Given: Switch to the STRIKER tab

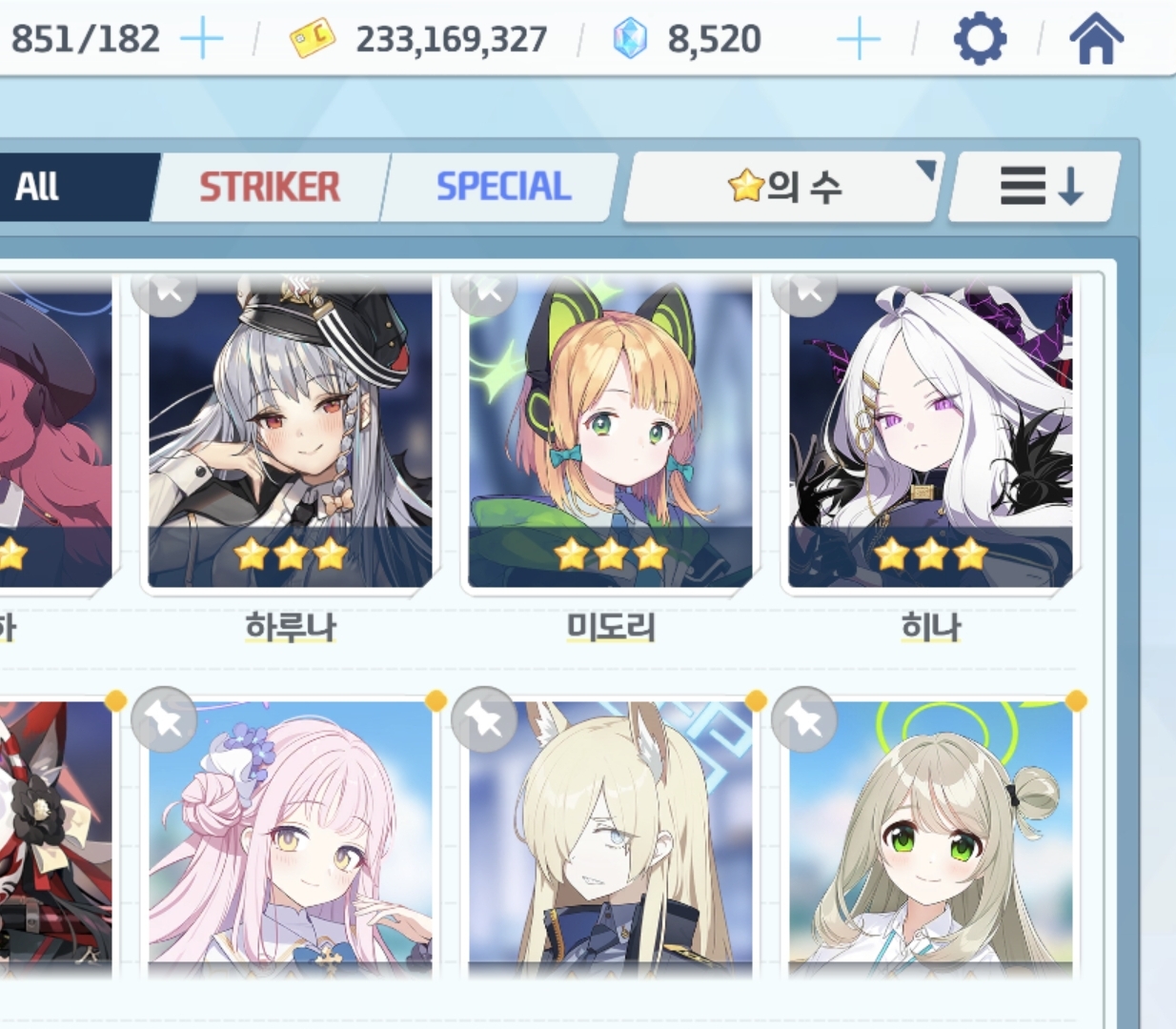Looking at the screenshot, I should click(270, 187).
